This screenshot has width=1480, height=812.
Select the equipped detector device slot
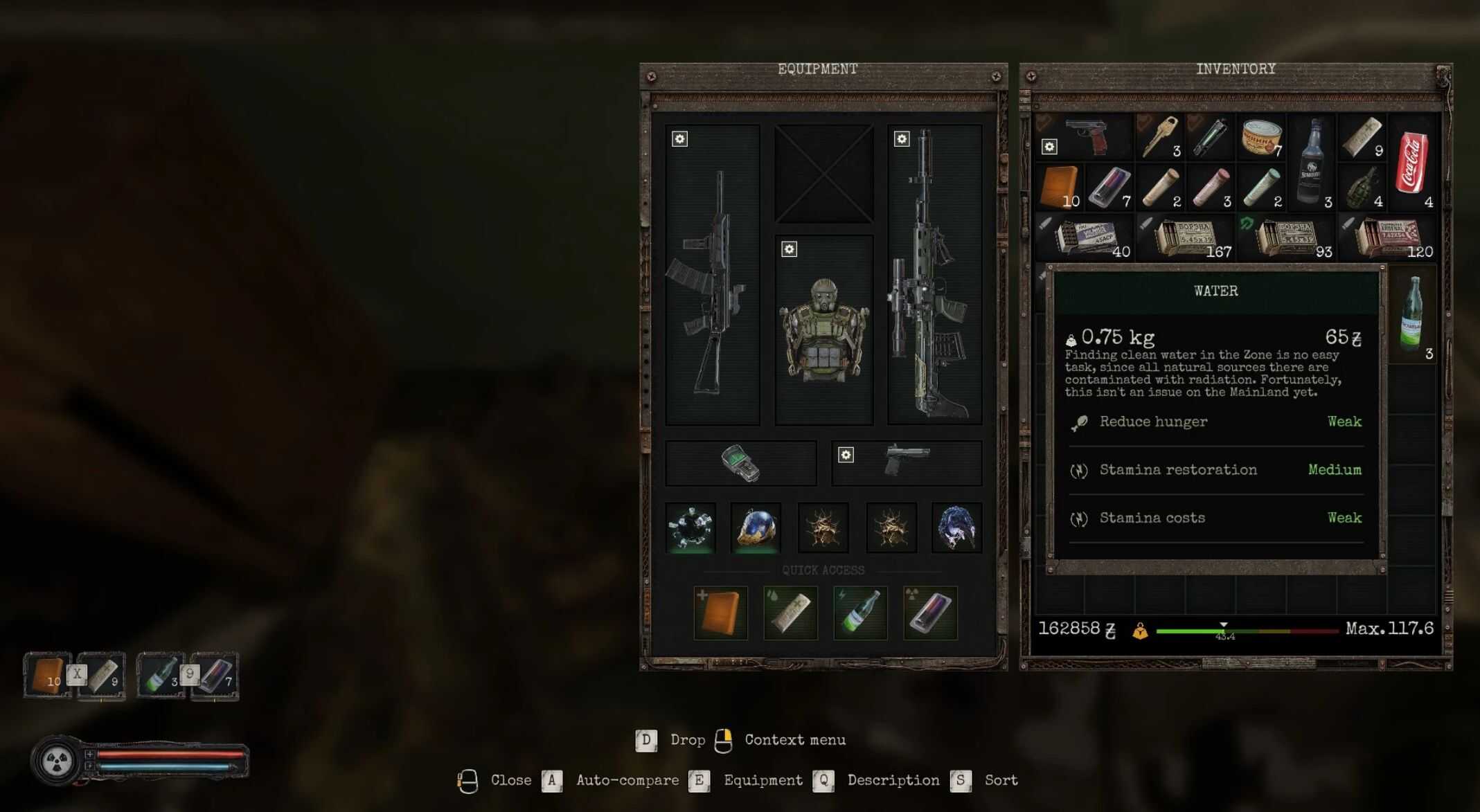tap(740, 463)
